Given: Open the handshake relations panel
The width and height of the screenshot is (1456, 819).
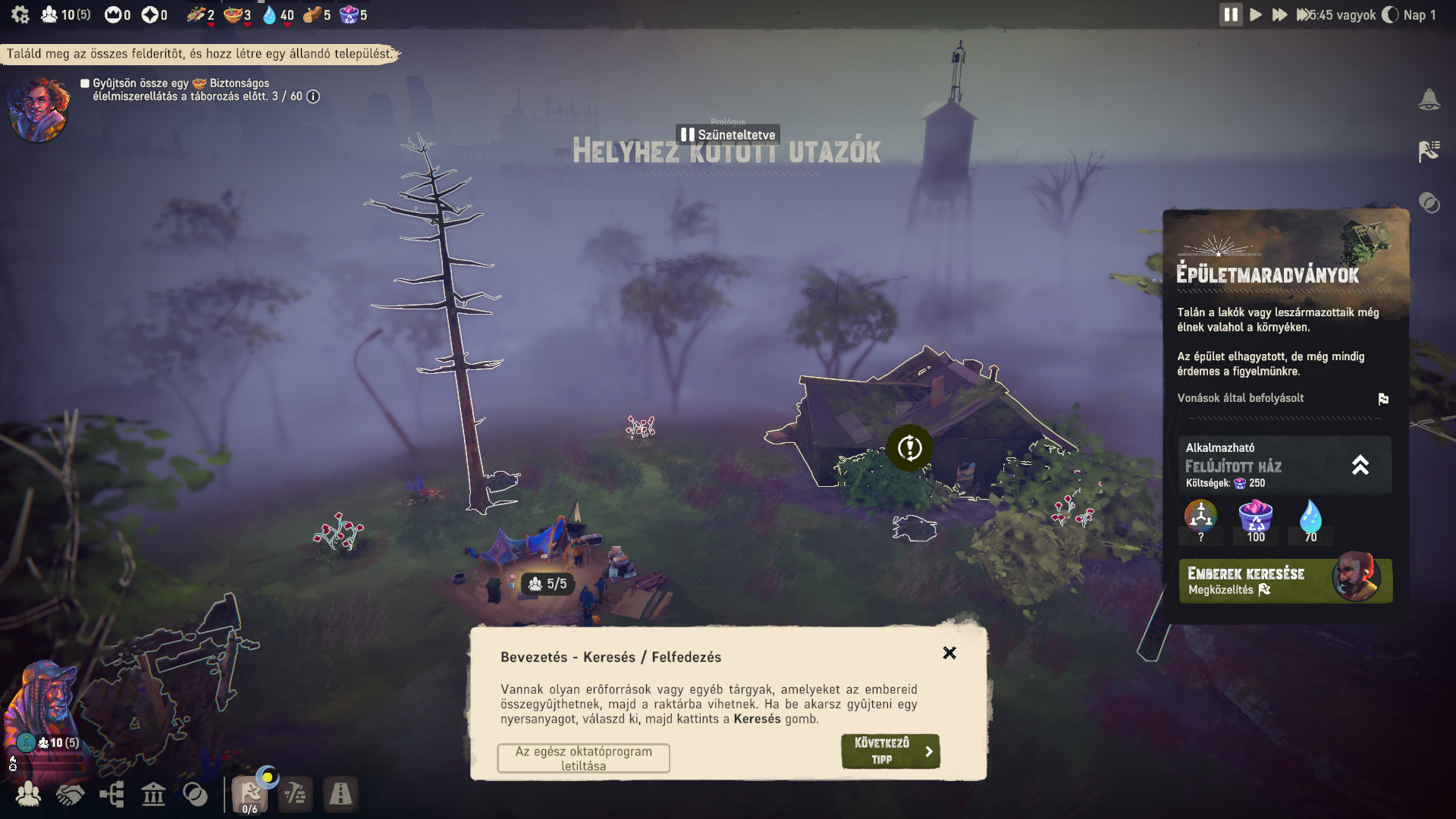Looking at the screenshot, I should coord(70,794).
